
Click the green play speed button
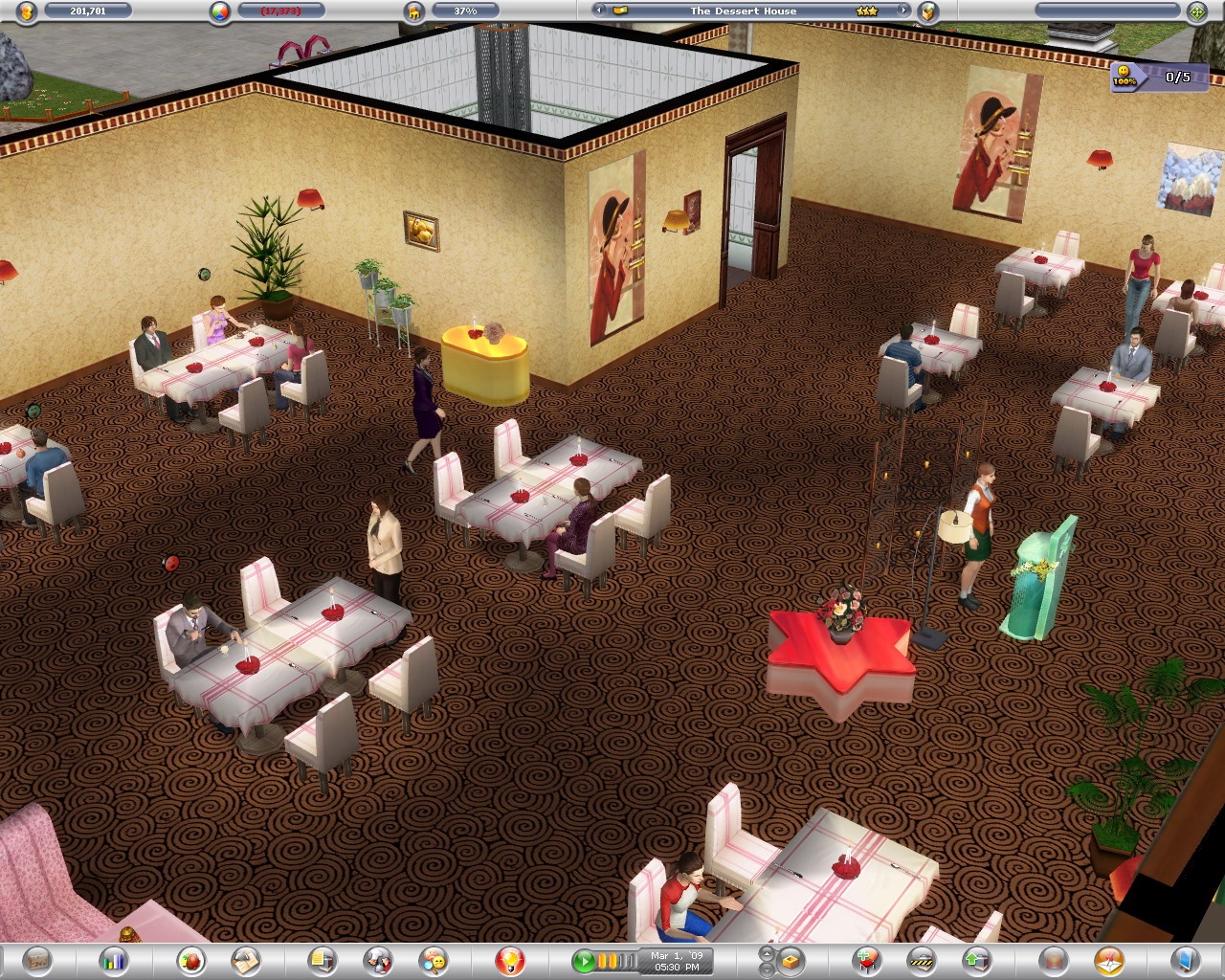point(583,959)
